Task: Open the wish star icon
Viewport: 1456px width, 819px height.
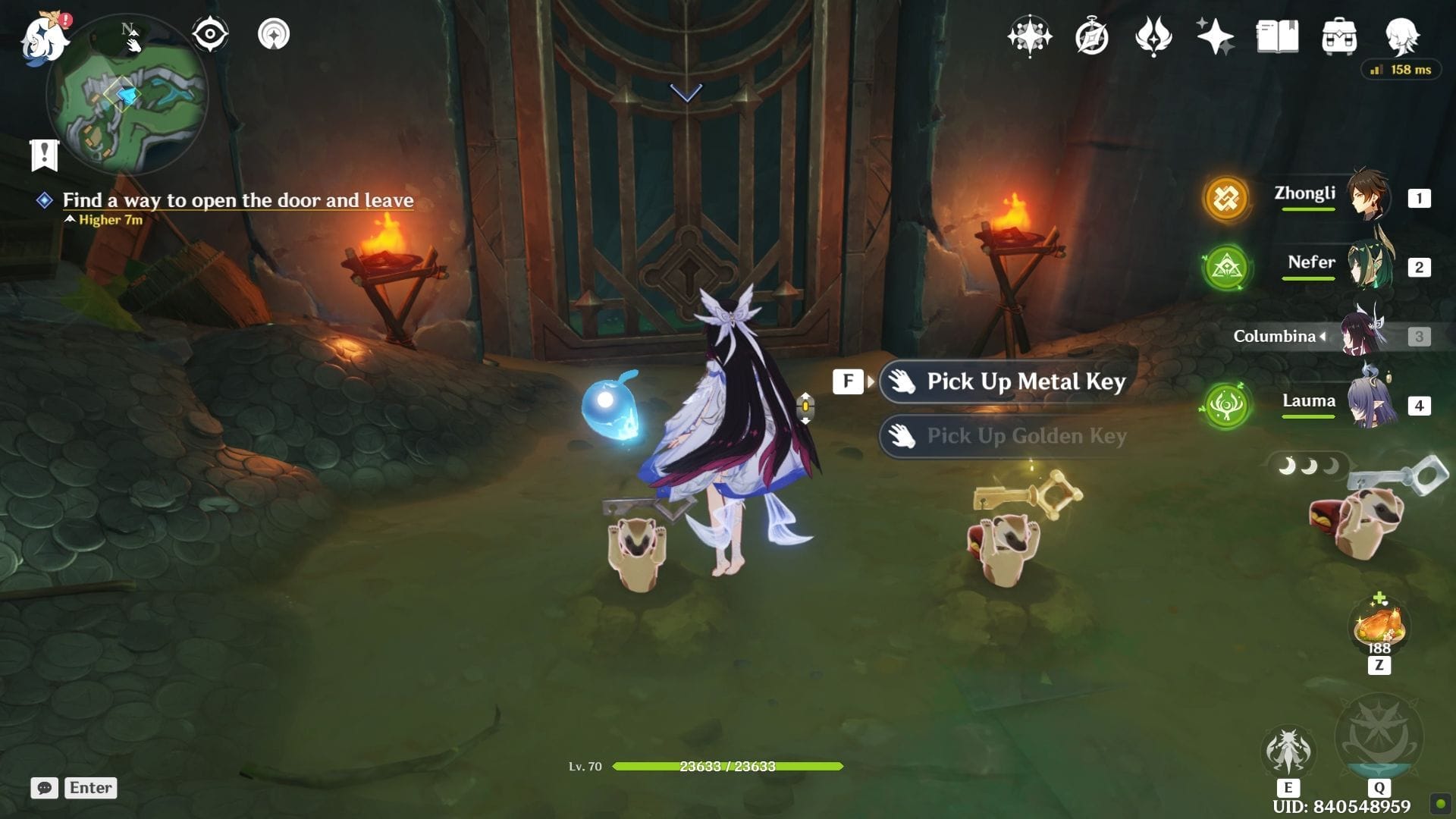Action: [x=1215, y=36]
